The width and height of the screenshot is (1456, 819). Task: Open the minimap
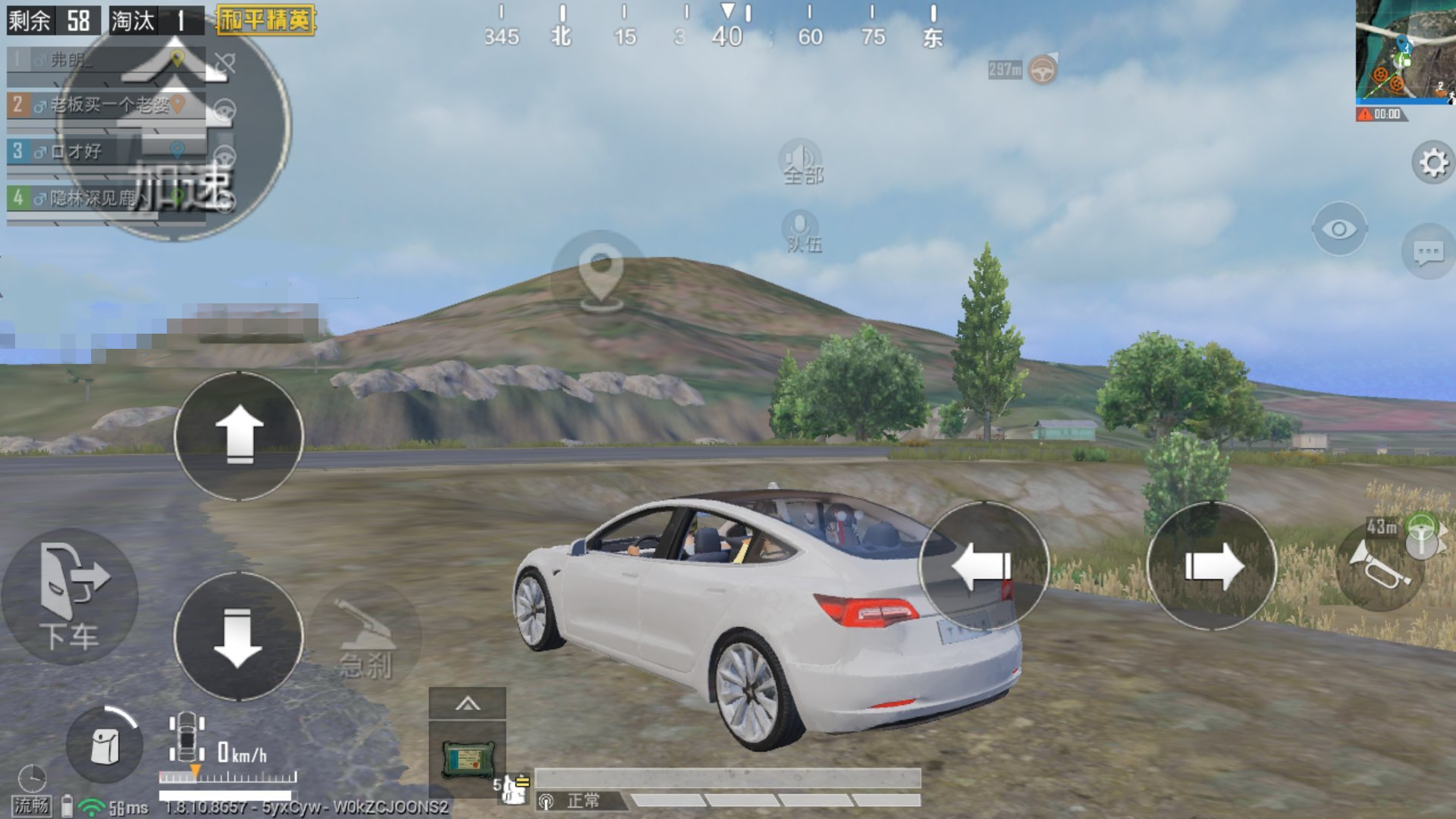click(x=1404, y=52)
